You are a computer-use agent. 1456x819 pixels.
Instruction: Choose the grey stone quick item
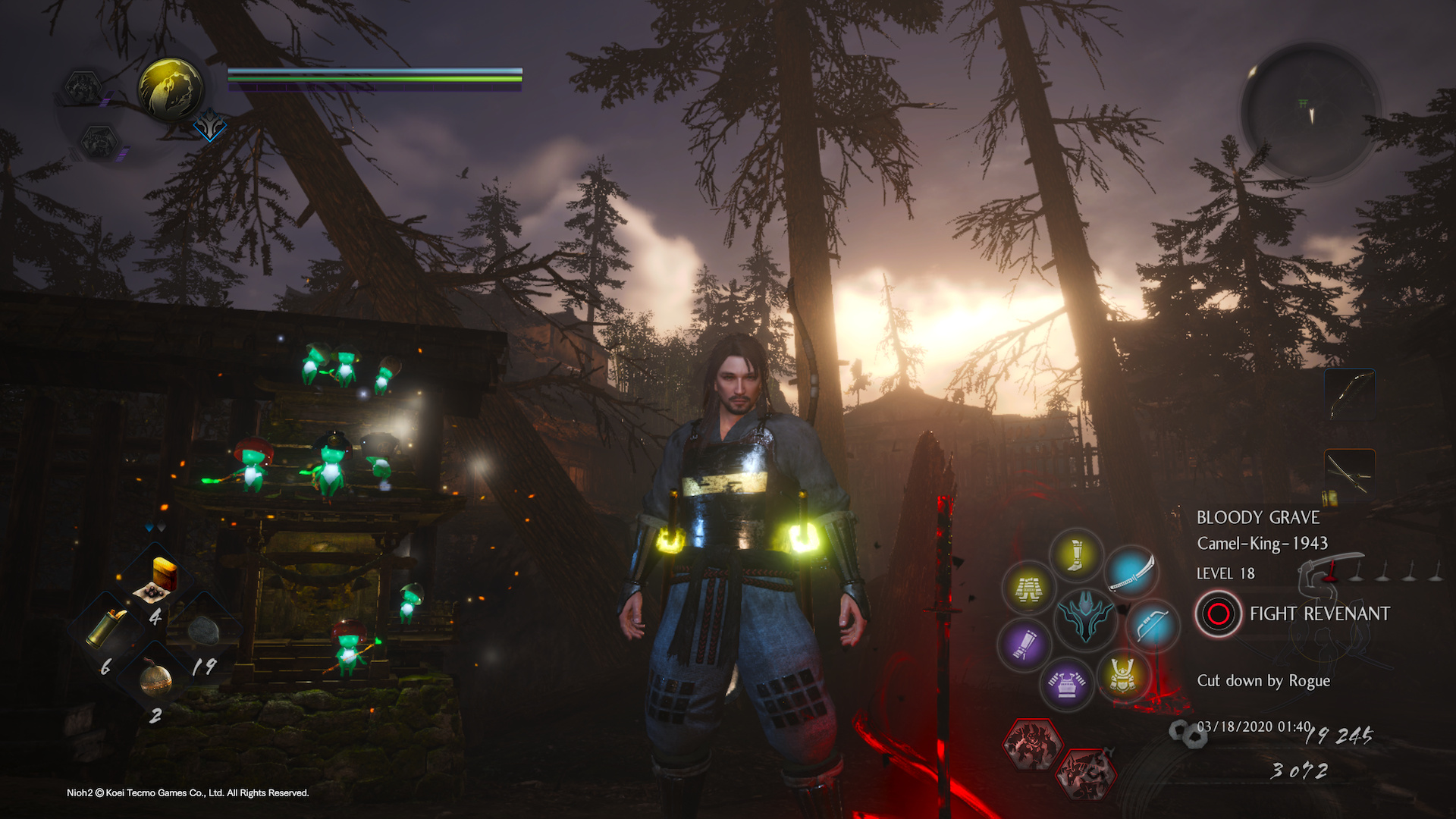coord(203,631)
